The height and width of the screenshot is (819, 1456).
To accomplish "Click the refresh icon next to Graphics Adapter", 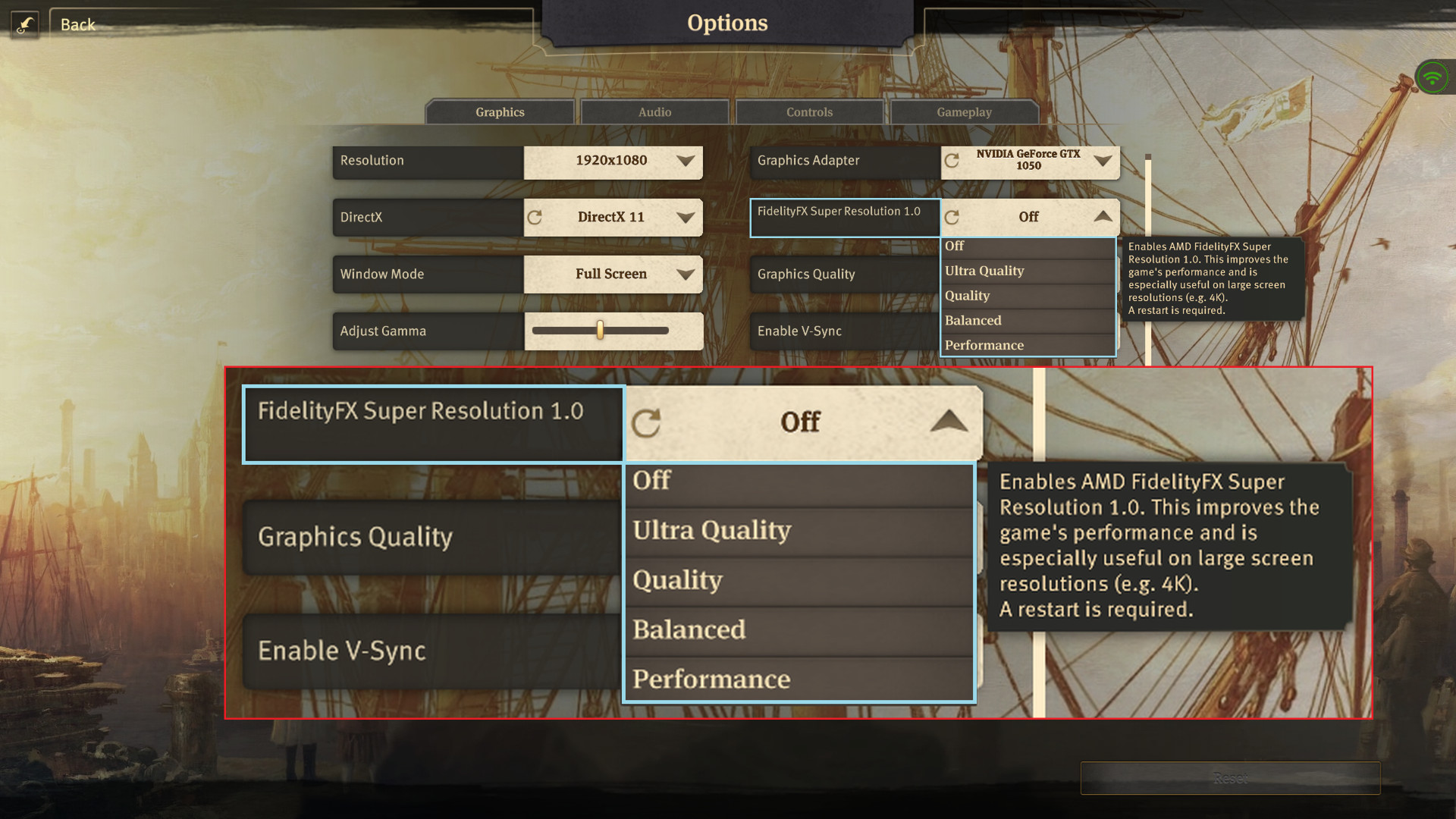I will pyautogui.click(x=953, y=161).
